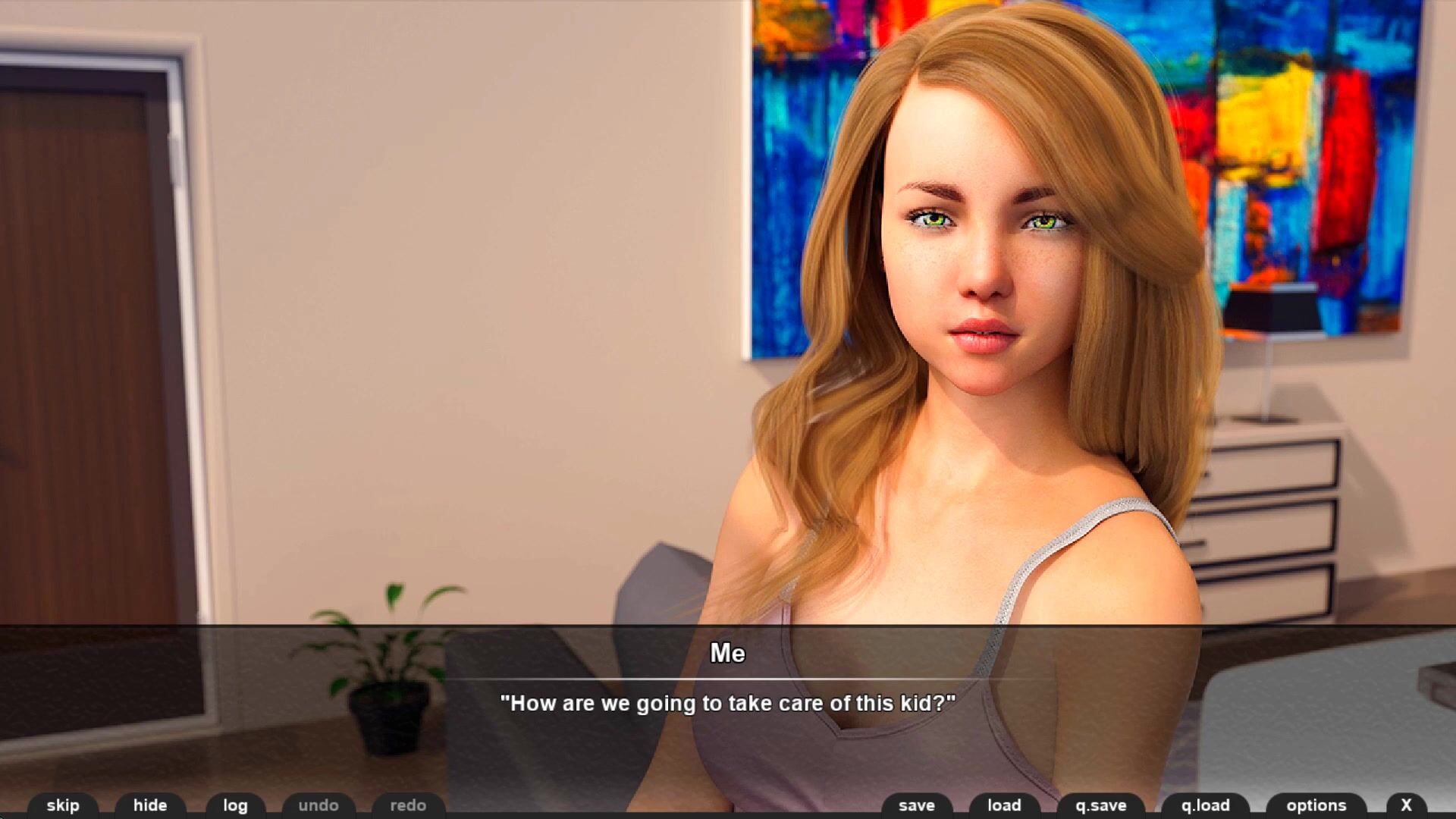The height and width of the screenshot is (819, 1456).
Task: Quick save with q.save
Action: pyautogui.click(x=1101, y=805)
